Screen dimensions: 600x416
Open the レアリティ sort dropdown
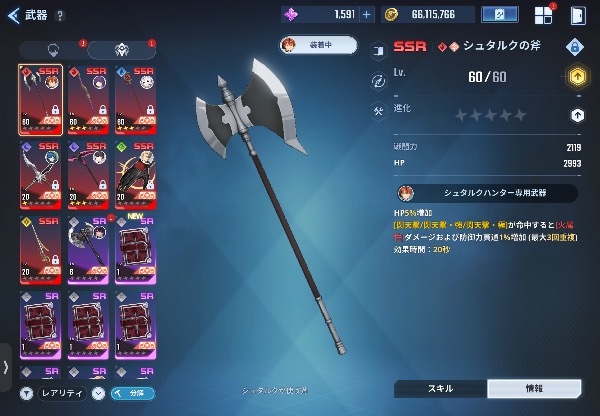tap(62, 394)
